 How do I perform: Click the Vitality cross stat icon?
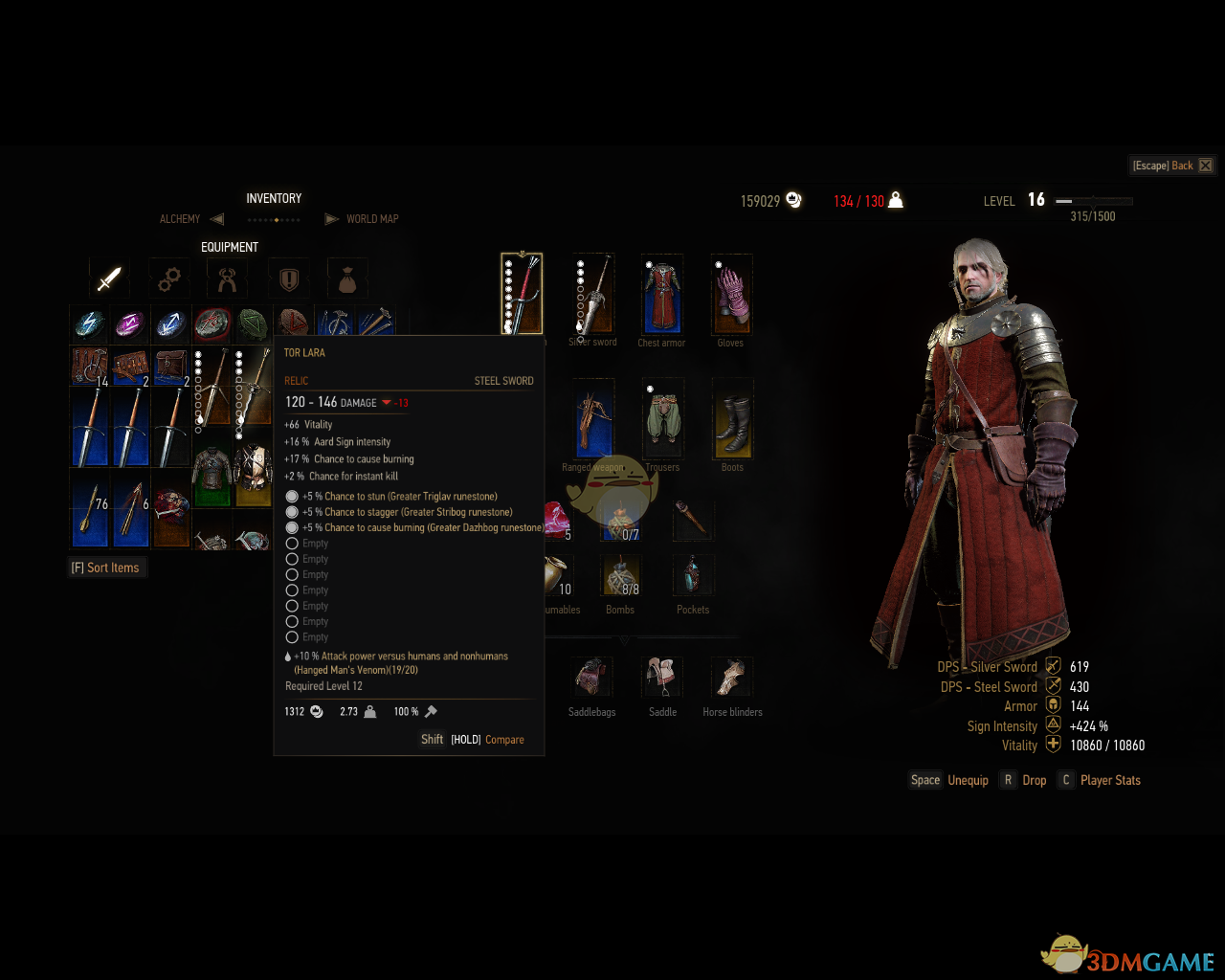pyautogui.click(x=1052, y=746)
